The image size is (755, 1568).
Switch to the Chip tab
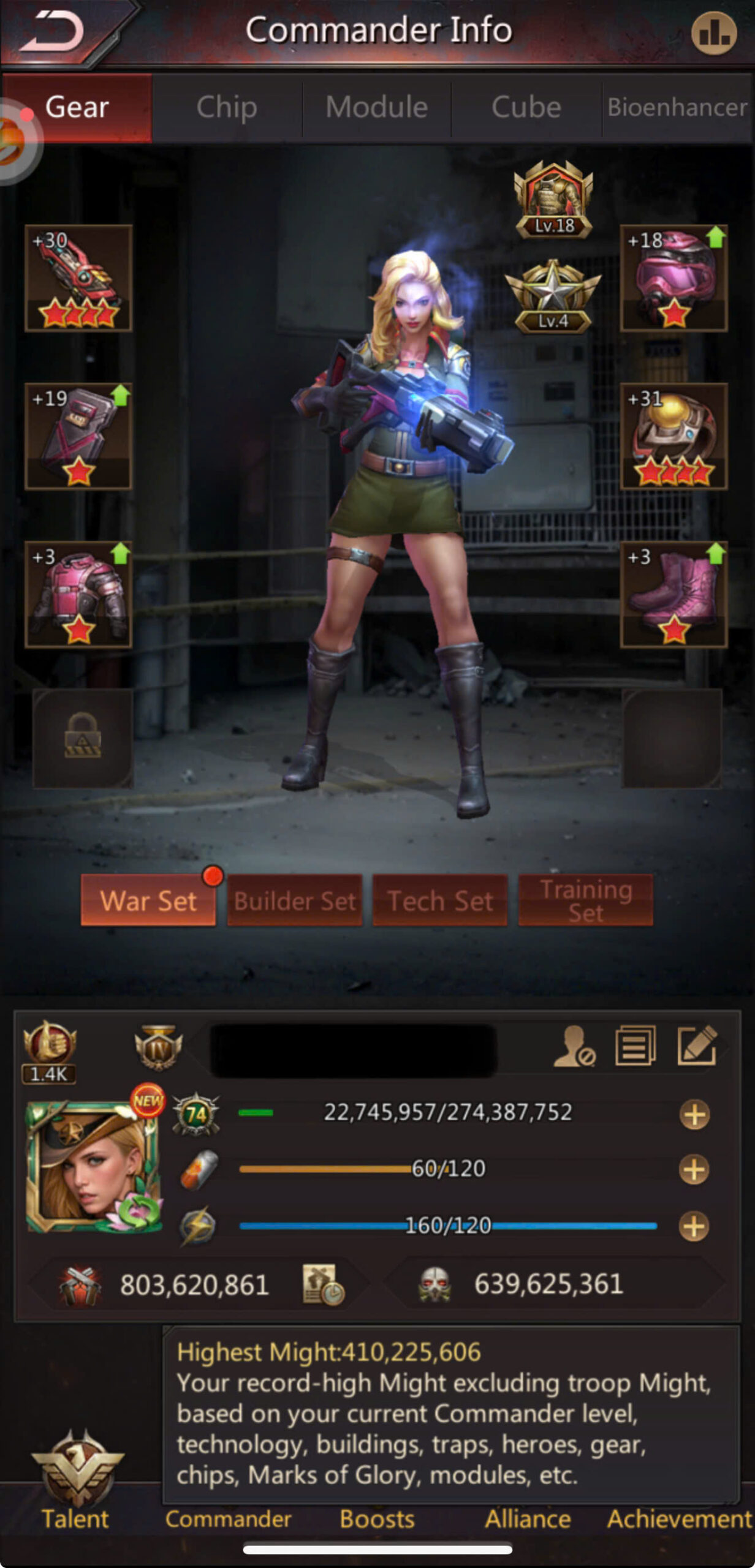coord(227,107)
